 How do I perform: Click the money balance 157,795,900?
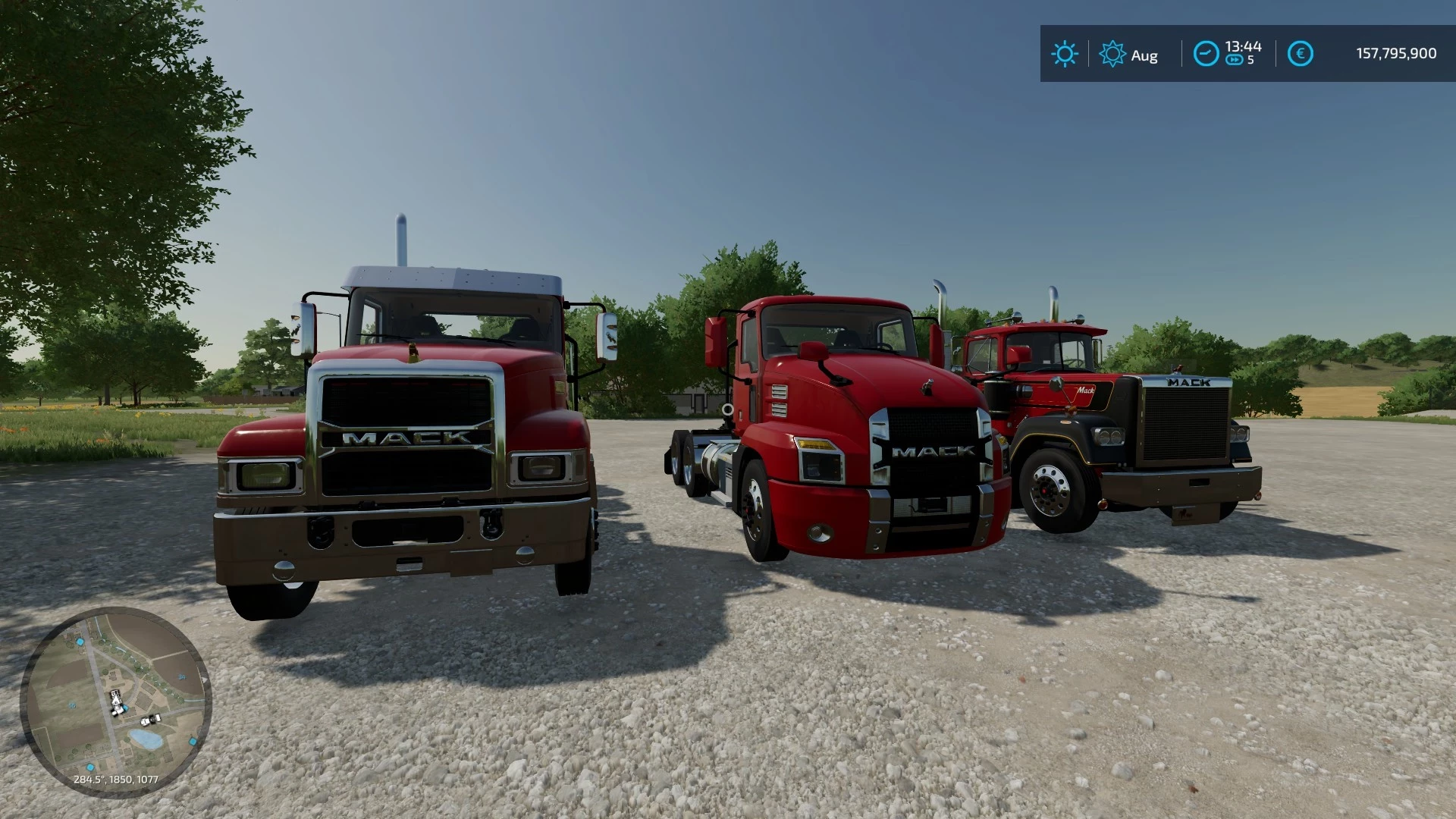[1396, 53]
